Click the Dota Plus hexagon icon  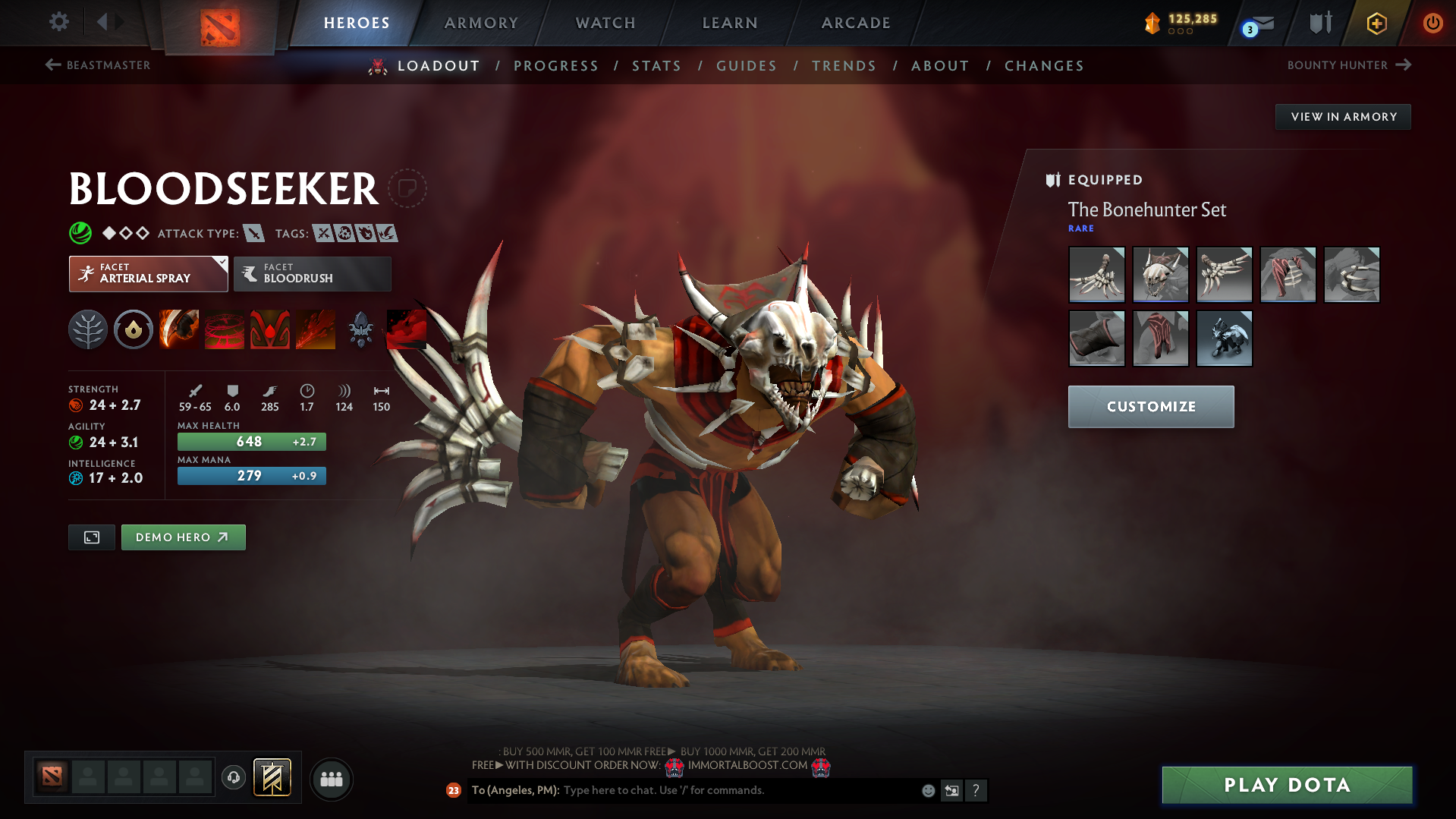tap(1376, 23)
